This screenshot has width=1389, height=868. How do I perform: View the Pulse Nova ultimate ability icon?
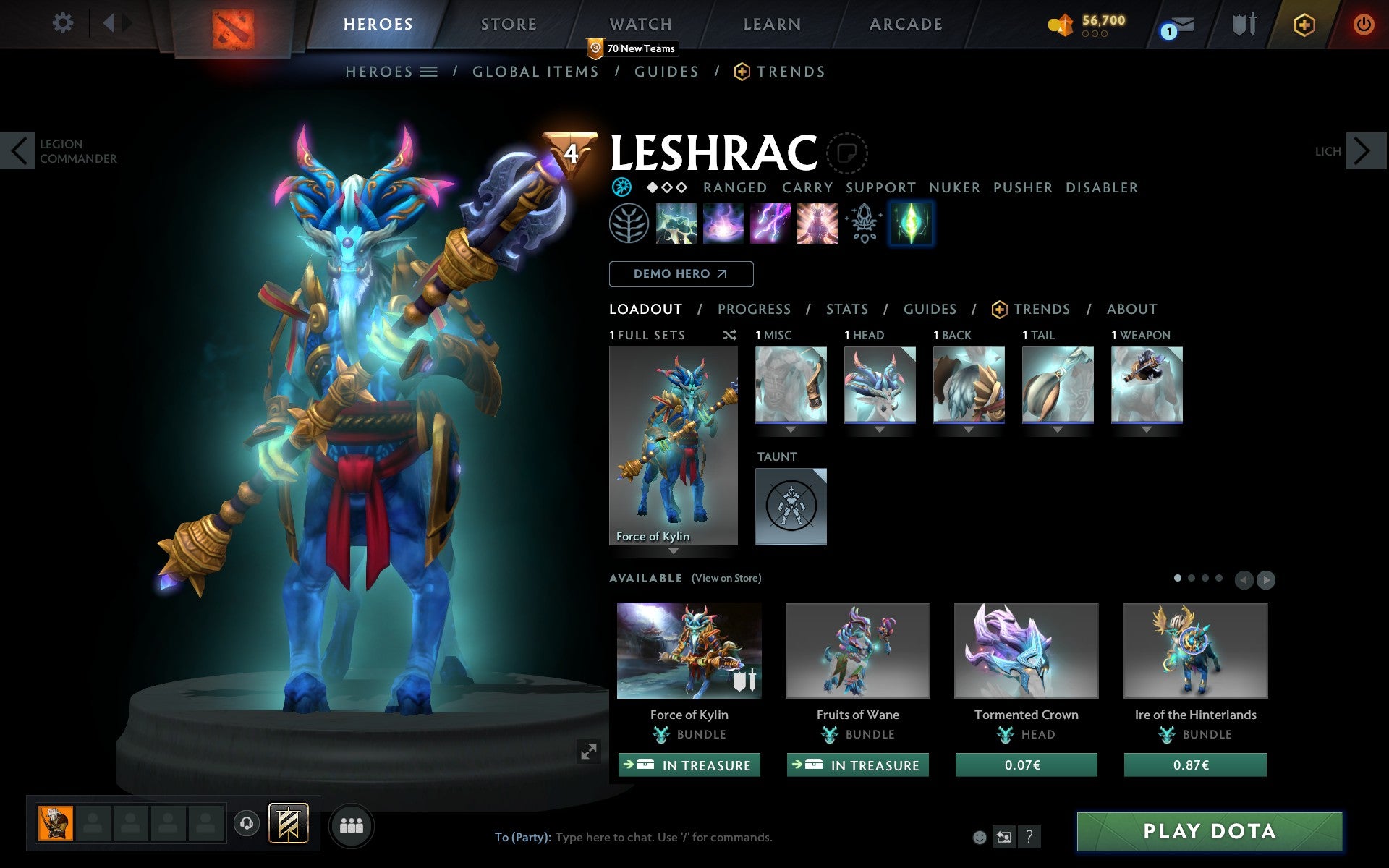[816, 224]
